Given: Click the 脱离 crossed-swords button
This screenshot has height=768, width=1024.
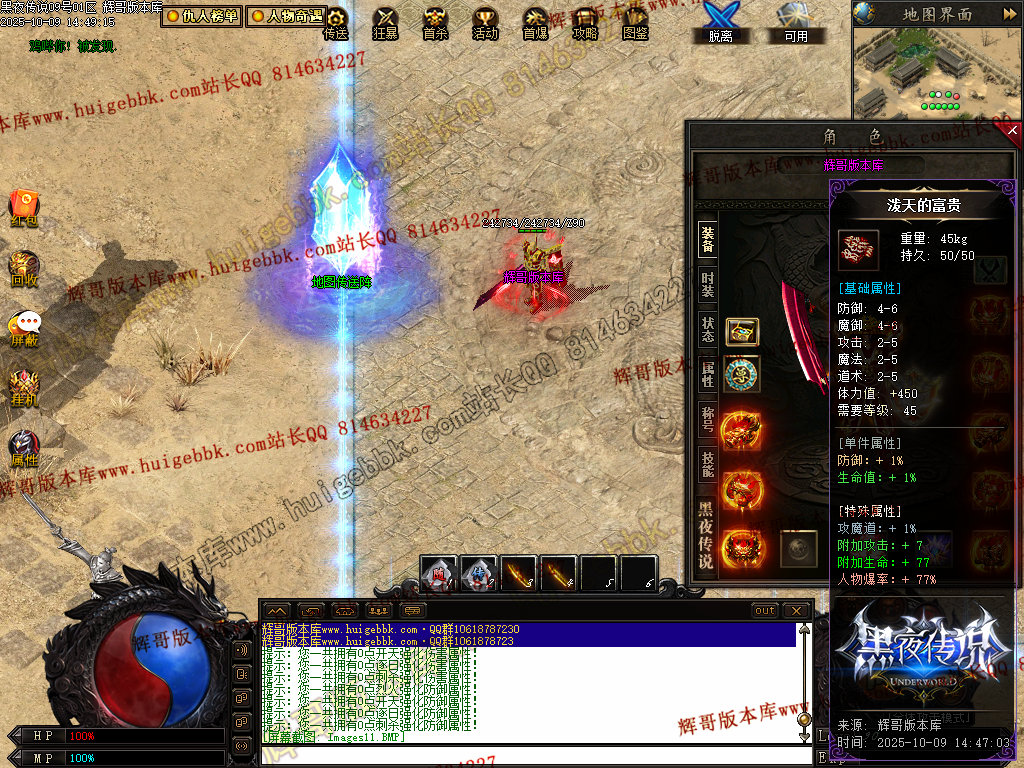Looking at the screenshot, I should (x=720, y=22).
